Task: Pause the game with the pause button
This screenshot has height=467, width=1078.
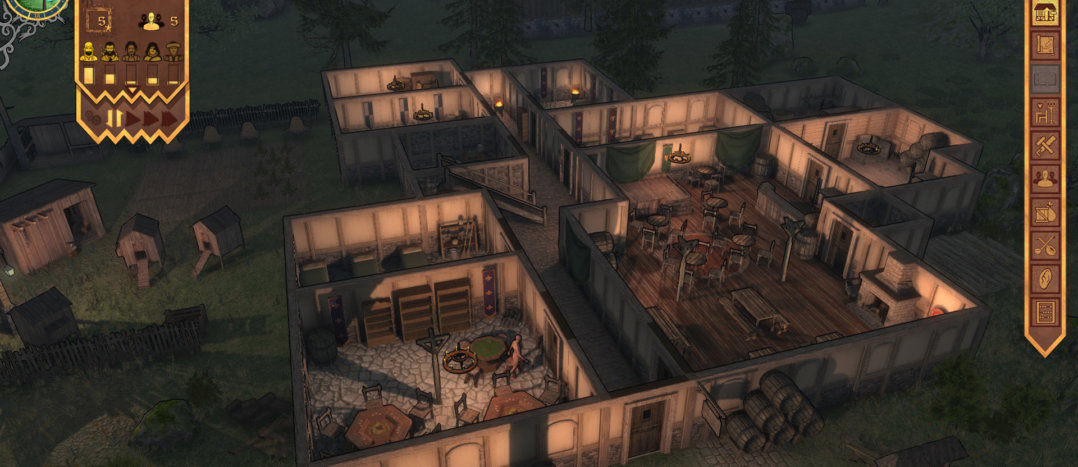Action: pyautogui.click(x=116, y=118)
